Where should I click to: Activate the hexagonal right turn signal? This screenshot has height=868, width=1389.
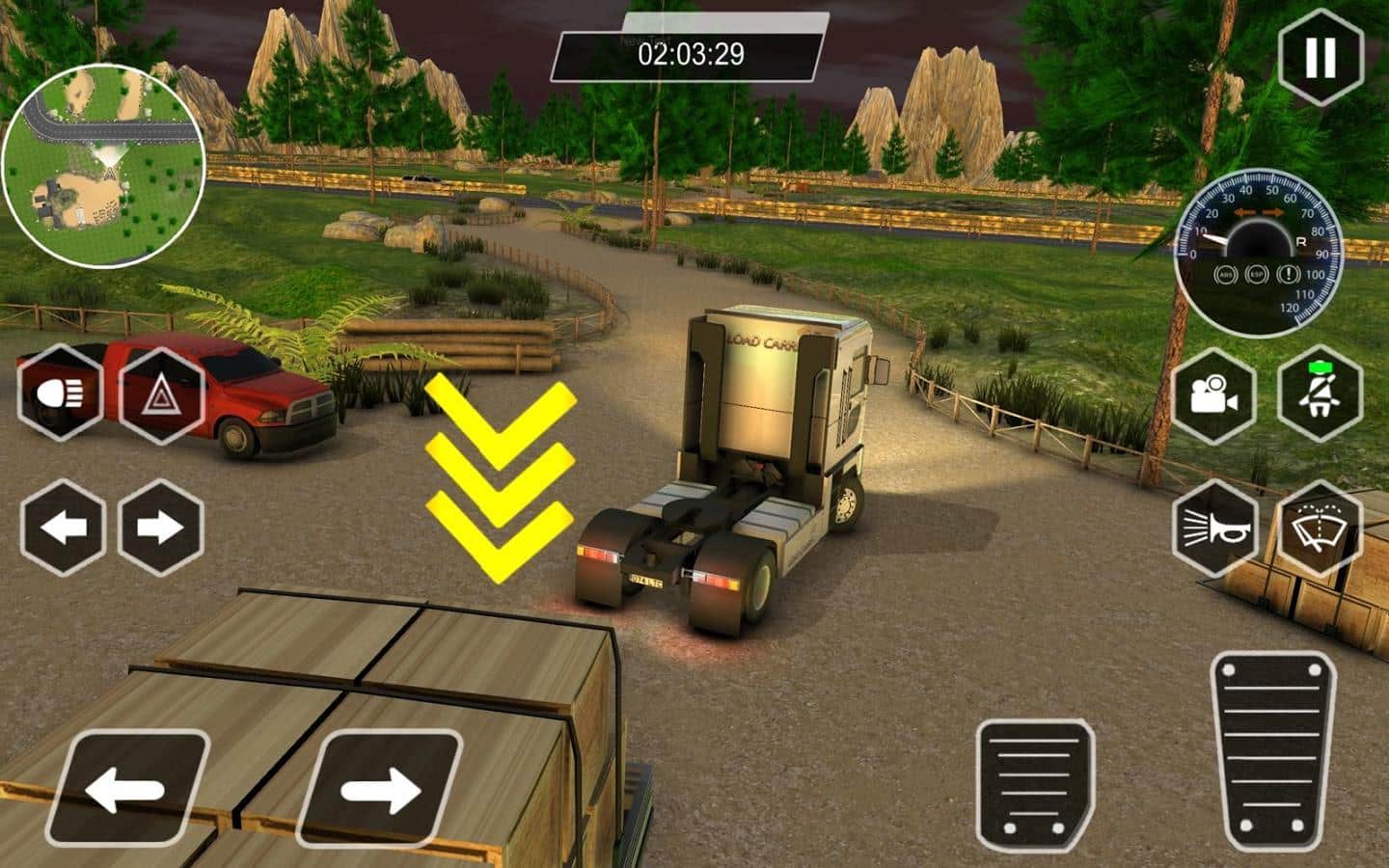pos(160,528)
